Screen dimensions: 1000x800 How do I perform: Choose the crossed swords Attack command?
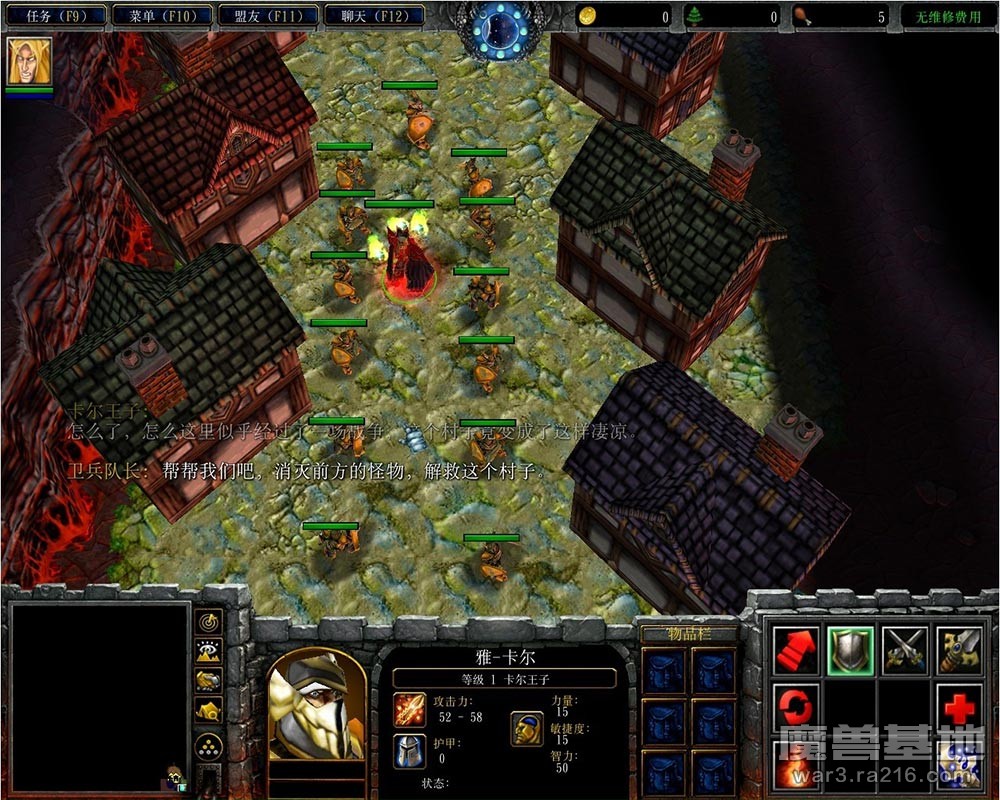pyautogui.click(x=905, y=650)
